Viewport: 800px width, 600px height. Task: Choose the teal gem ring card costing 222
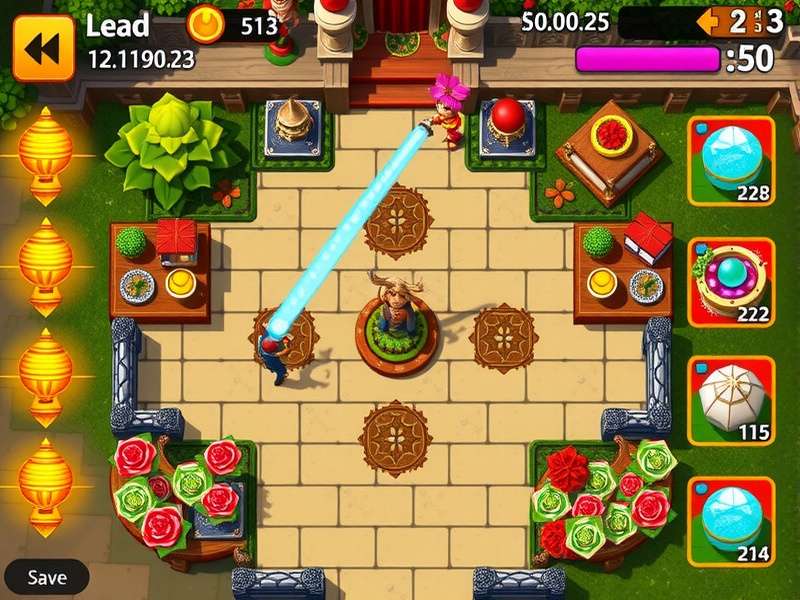(731, 281)
